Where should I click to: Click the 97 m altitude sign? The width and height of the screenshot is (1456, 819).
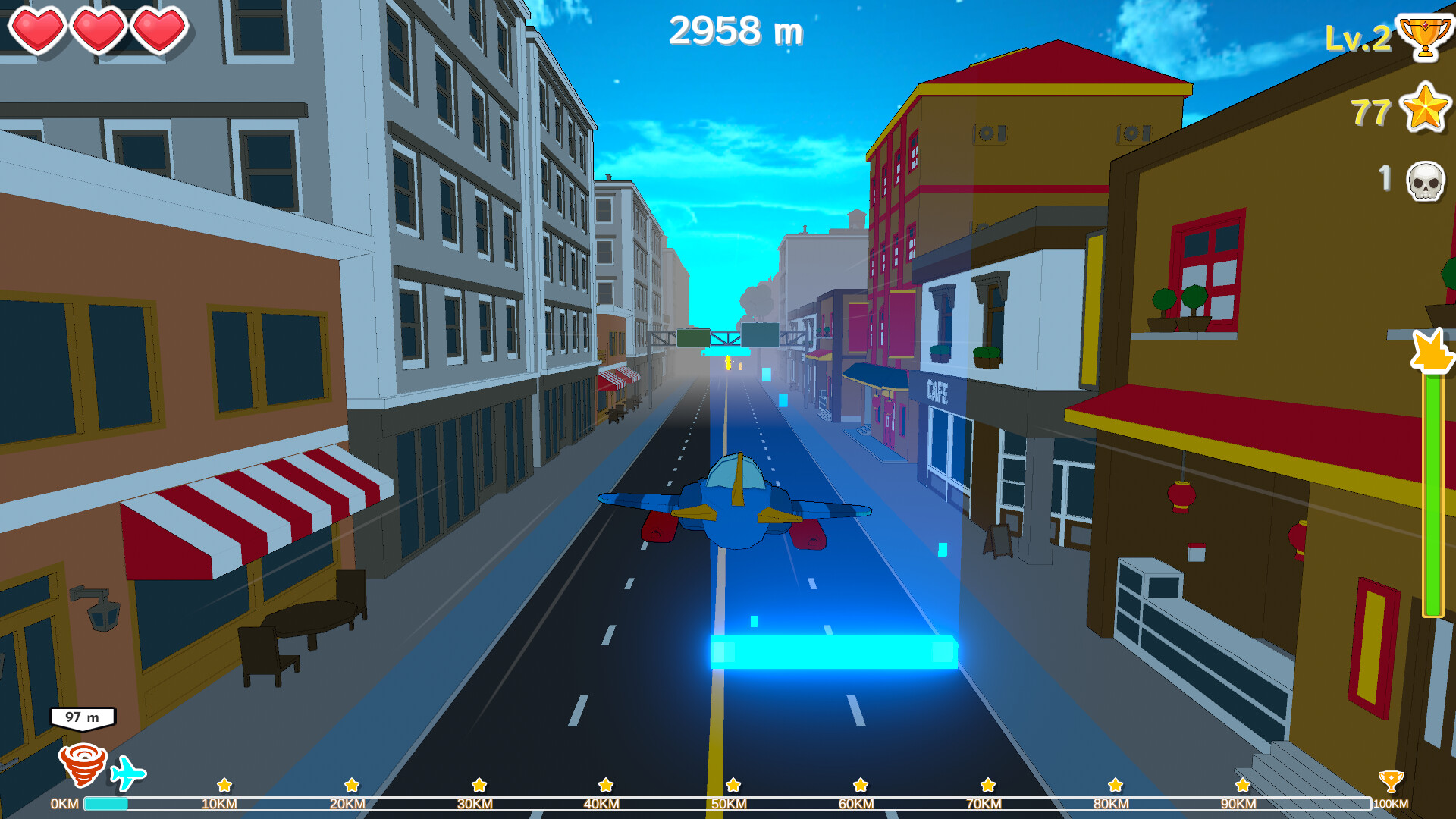[x=81, y=715]
